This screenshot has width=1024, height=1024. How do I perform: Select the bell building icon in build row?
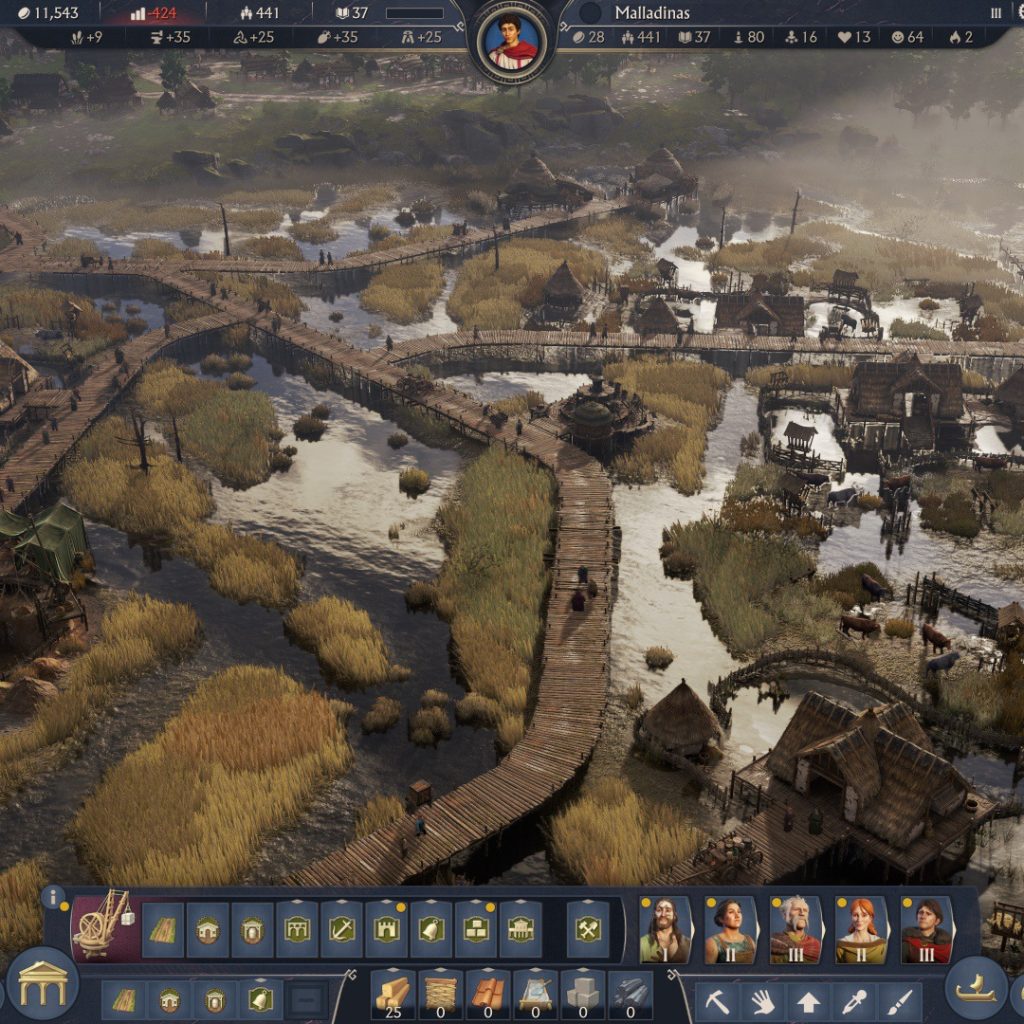(x=430, y=930)
